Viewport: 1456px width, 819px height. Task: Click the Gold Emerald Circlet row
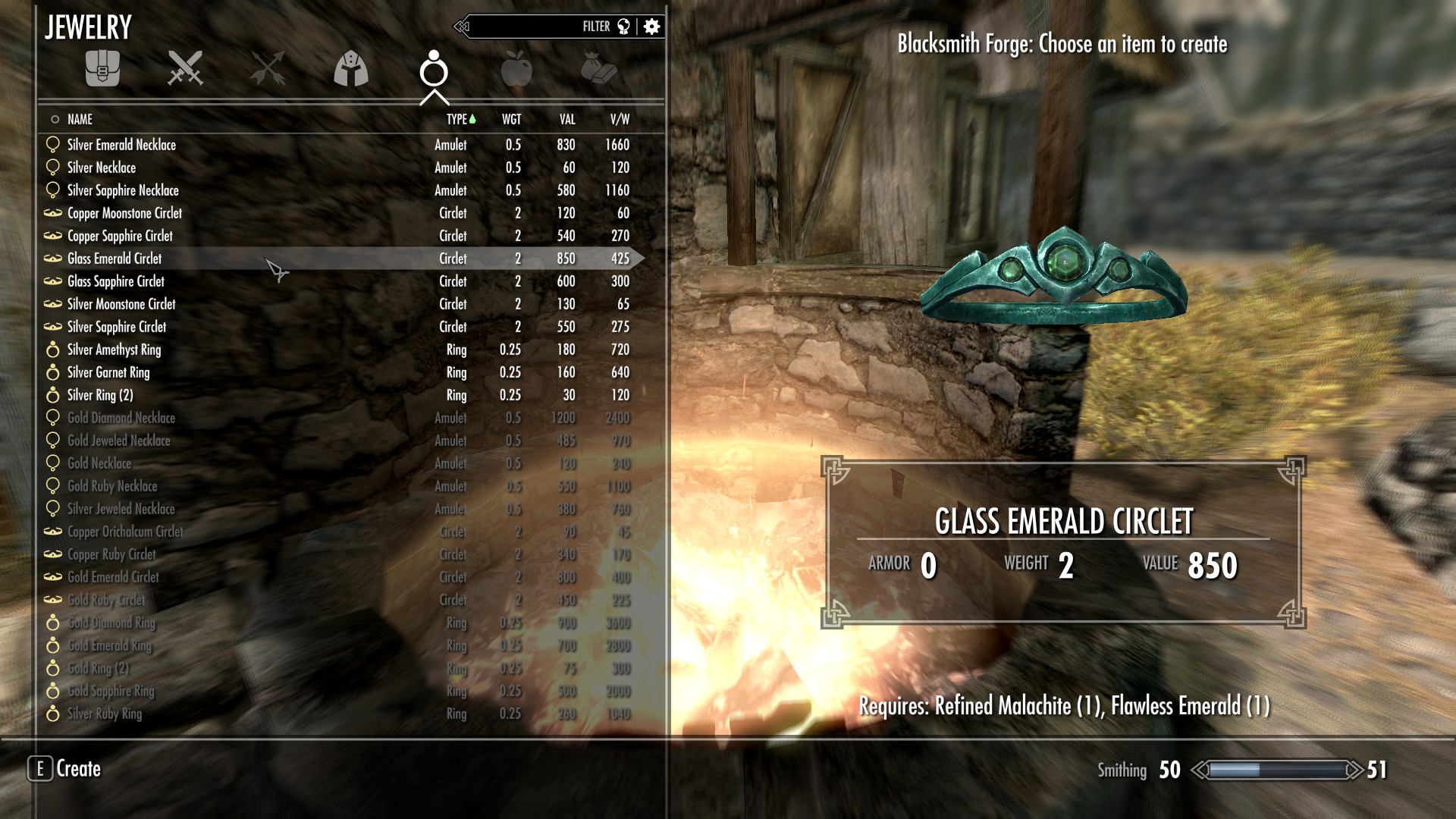113,577
